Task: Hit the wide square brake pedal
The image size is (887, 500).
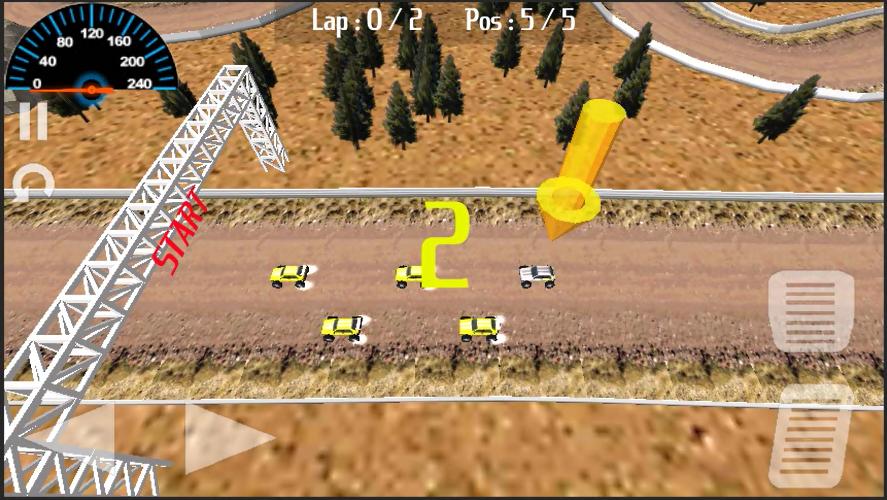Action: coord(810,311)
